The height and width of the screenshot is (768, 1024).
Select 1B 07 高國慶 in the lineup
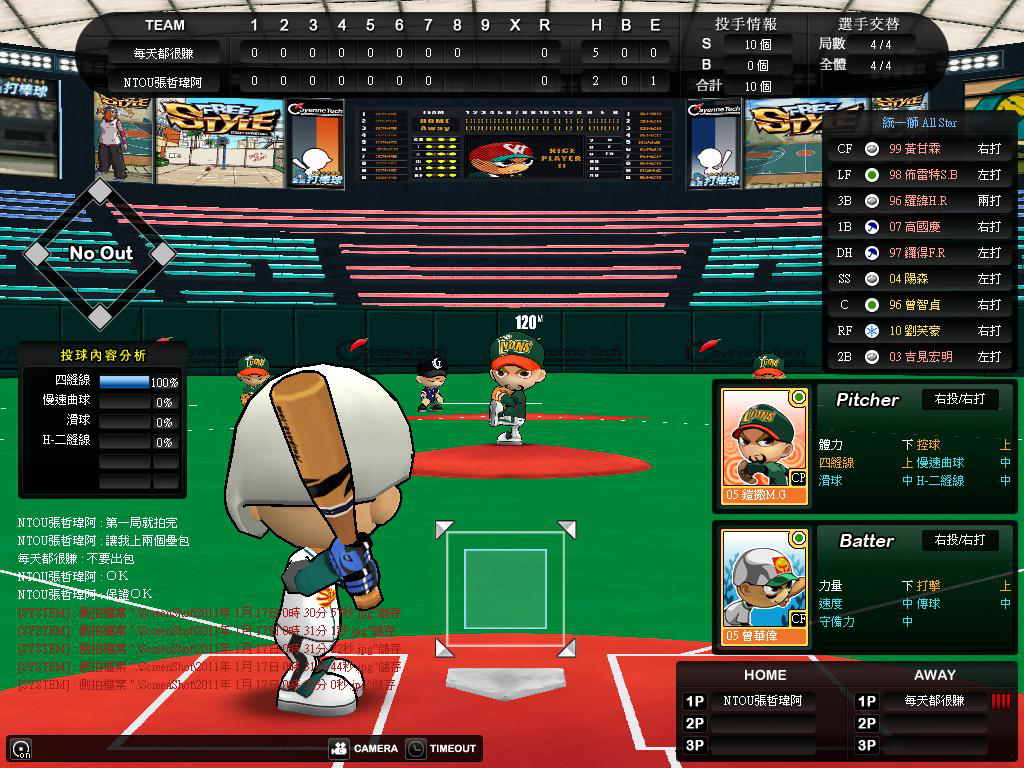[x=919, y=226]
